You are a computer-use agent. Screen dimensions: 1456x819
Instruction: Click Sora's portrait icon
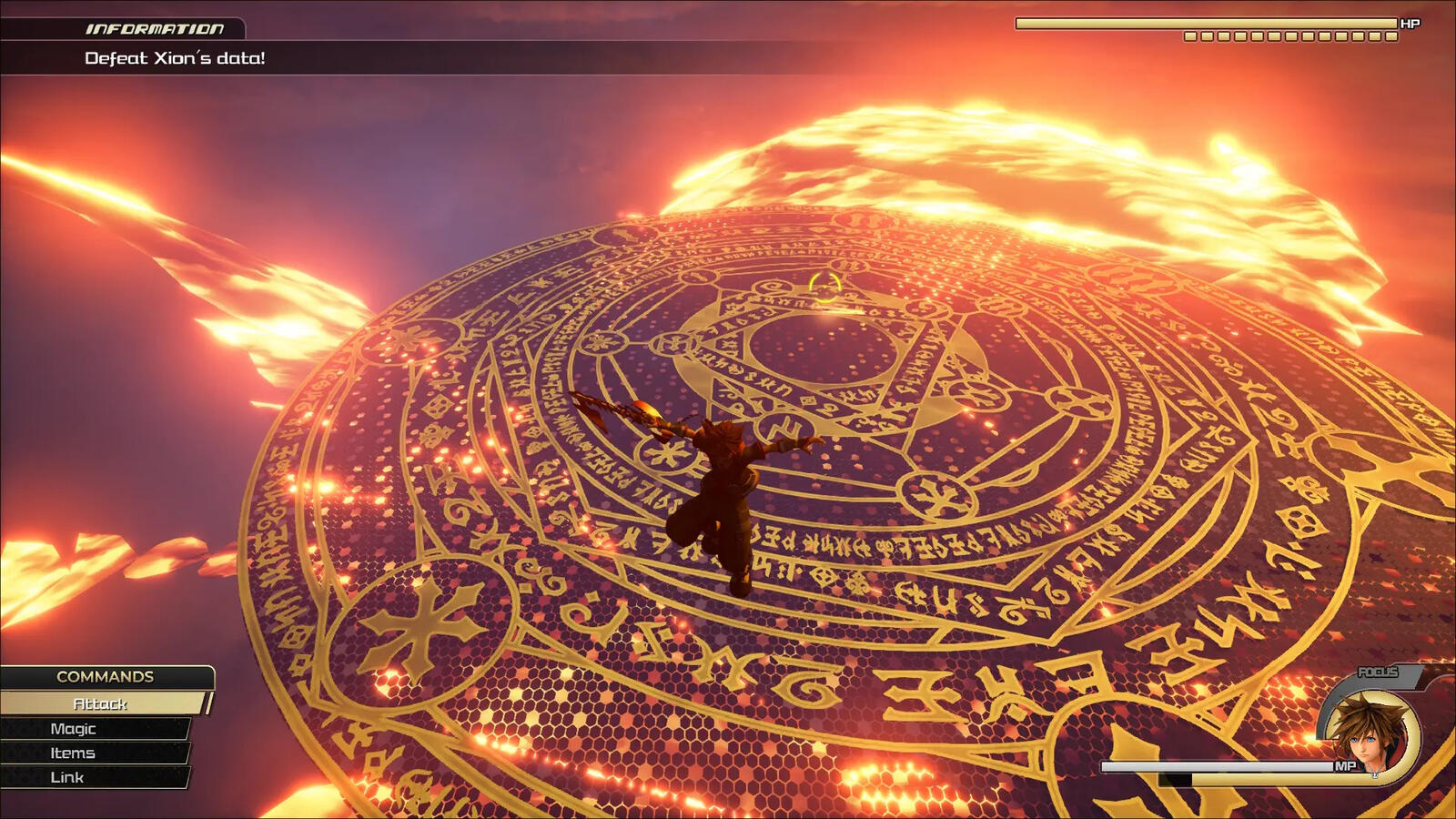(1368, 729)
